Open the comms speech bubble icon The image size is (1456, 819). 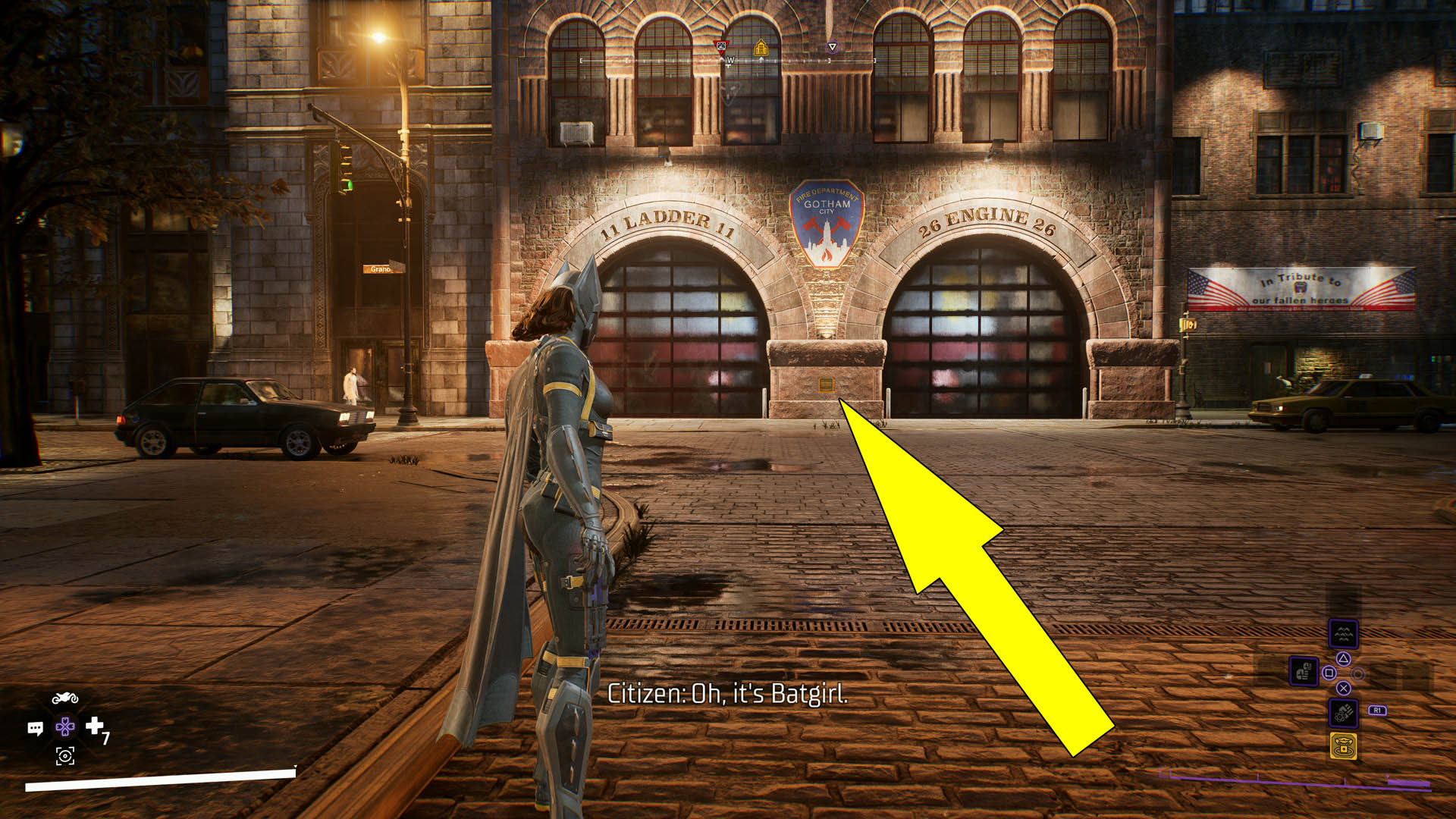(x=36, y=727)
